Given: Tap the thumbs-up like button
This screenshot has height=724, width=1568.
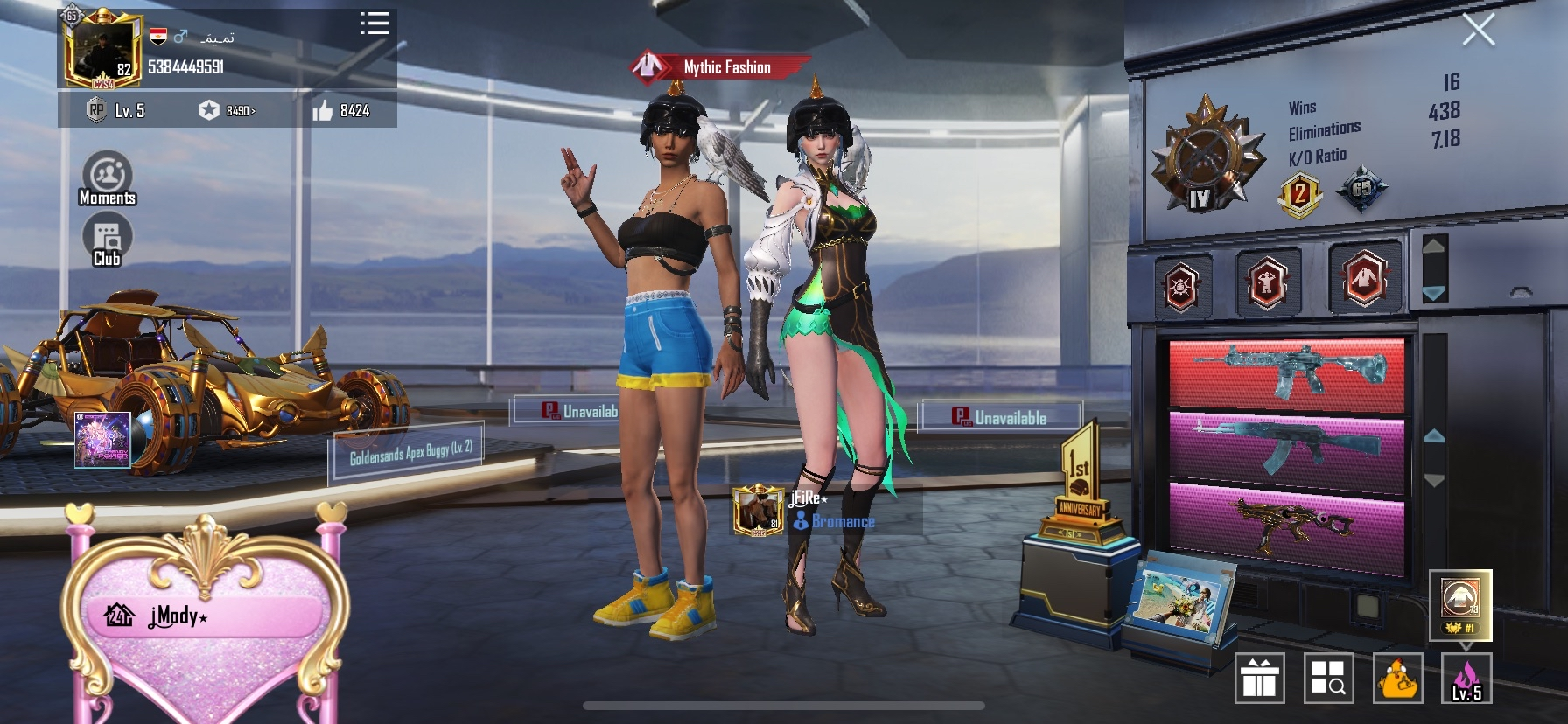Looking at the screenshot, I should pos(324,110).
